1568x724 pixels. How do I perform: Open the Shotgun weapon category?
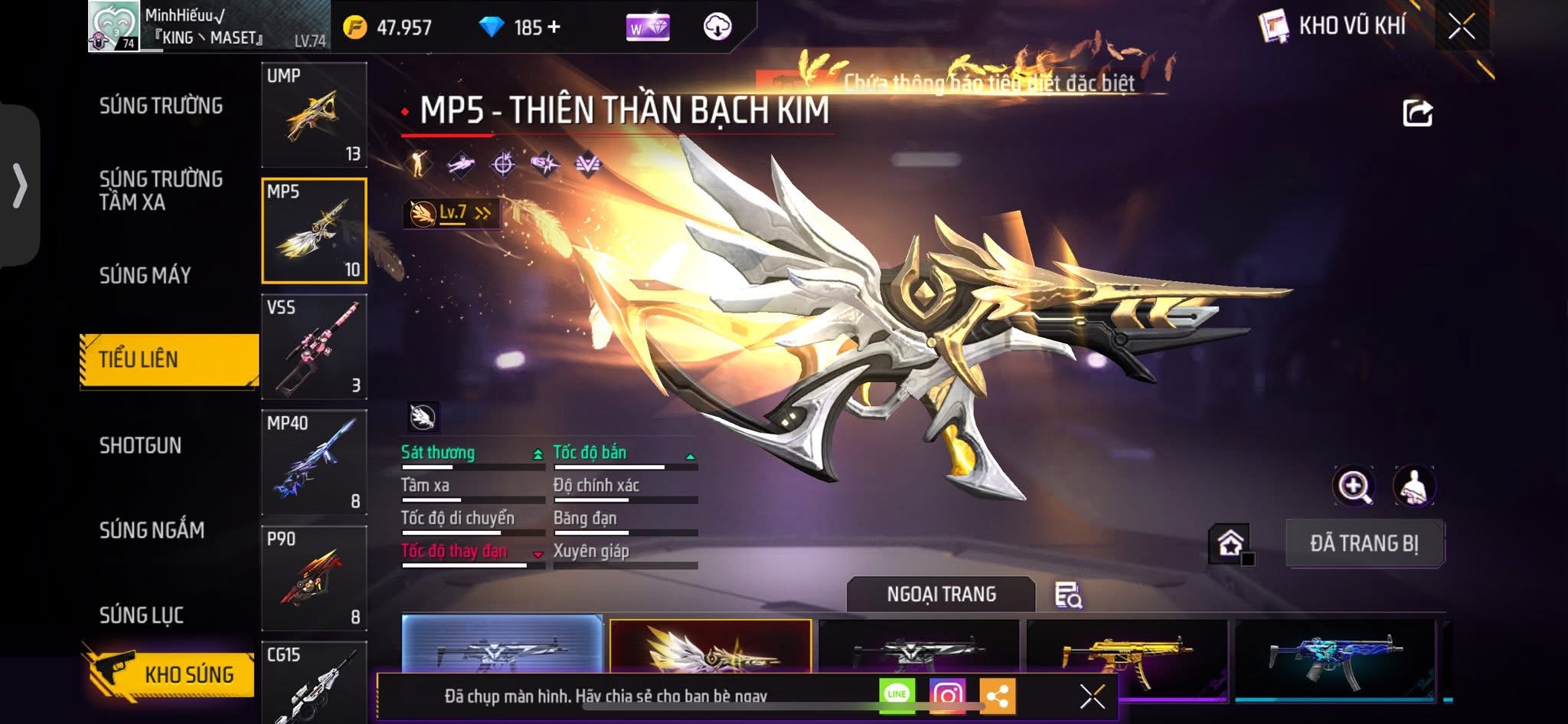[x=140, y=445]
